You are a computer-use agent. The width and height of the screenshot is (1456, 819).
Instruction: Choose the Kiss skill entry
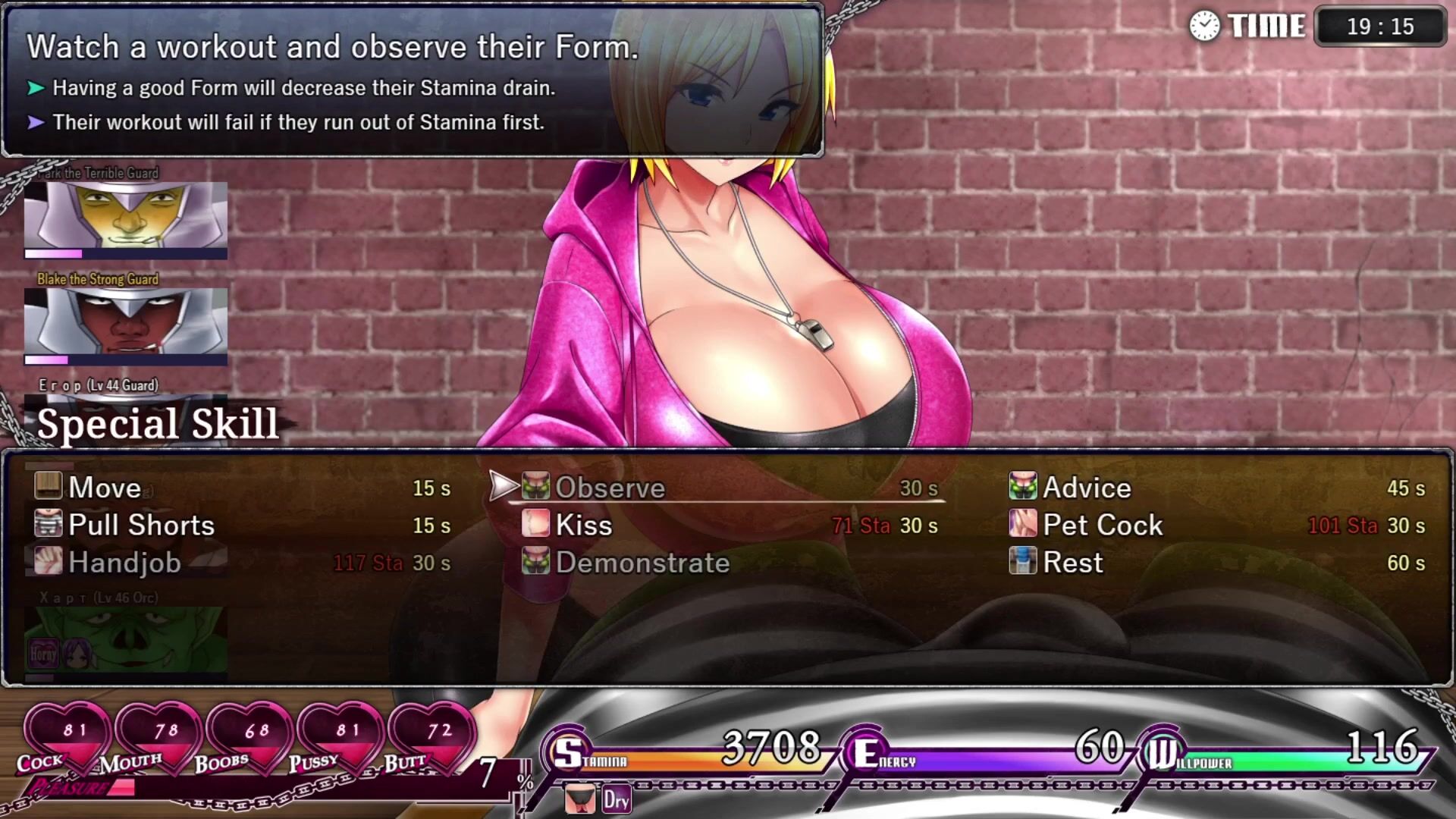(583, 526)
